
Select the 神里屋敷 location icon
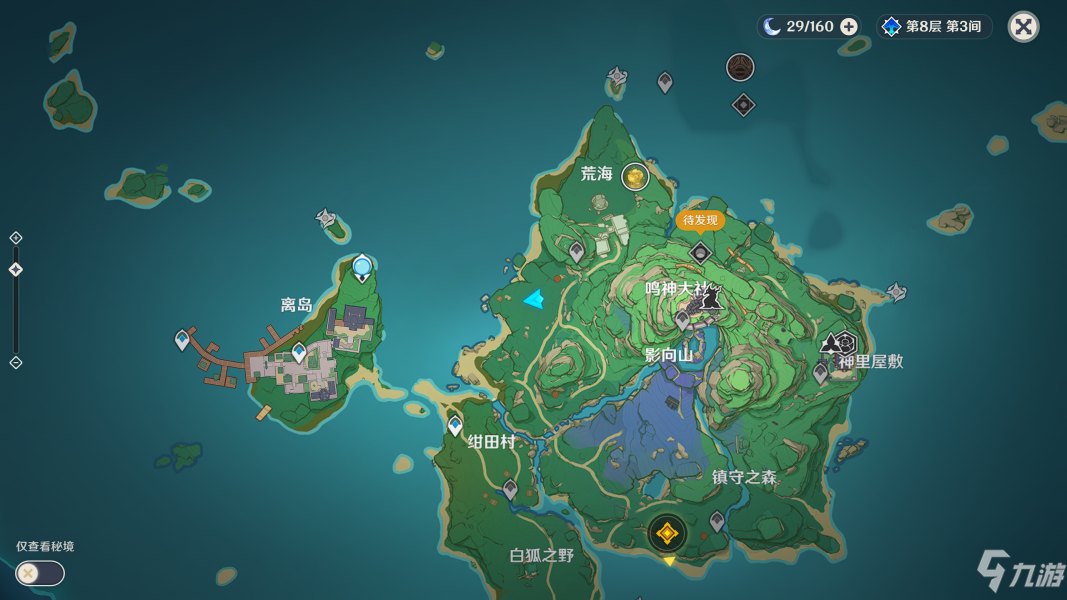pos(845,344)
